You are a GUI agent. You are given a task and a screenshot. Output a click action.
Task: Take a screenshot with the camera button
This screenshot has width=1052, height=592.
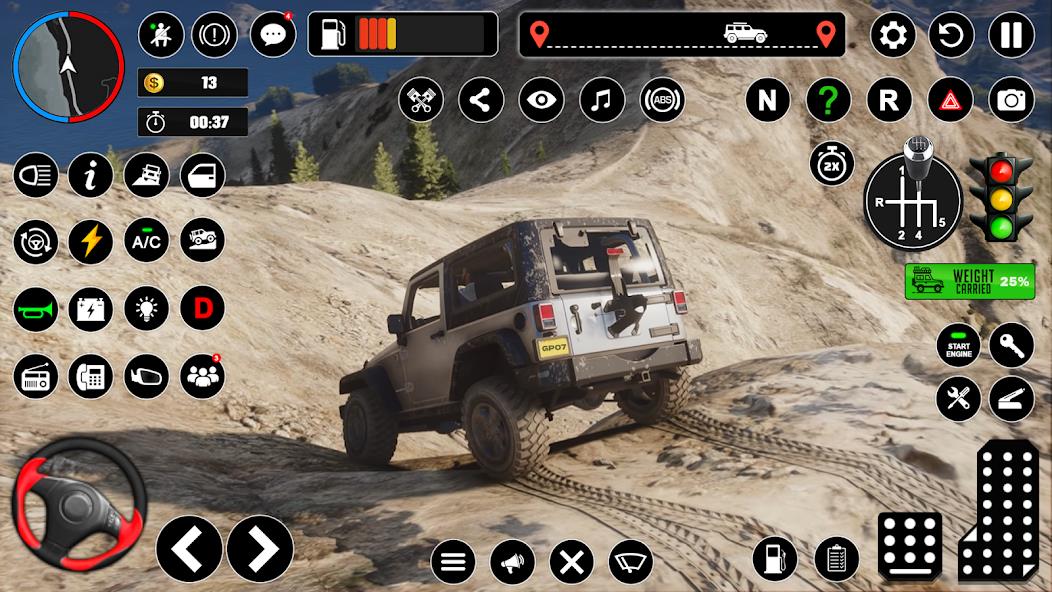coord(1011,100)
